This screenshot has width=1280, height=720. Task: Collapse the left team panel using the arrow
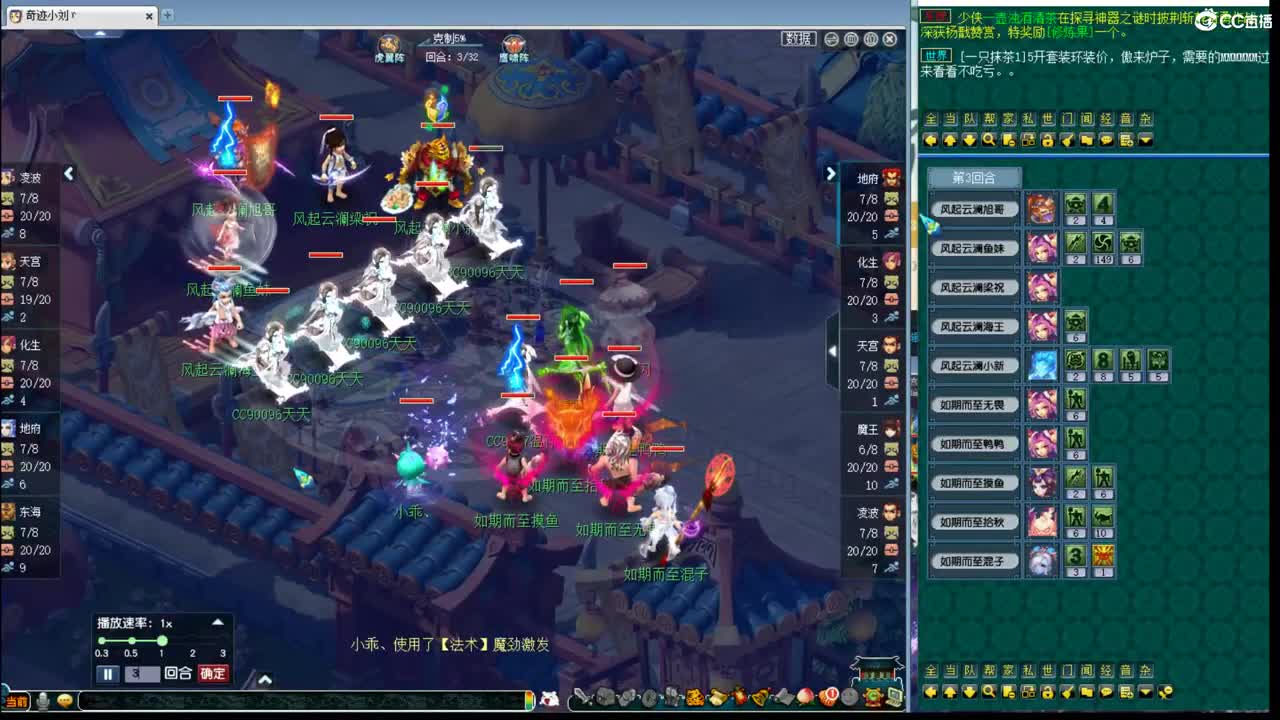68,173
